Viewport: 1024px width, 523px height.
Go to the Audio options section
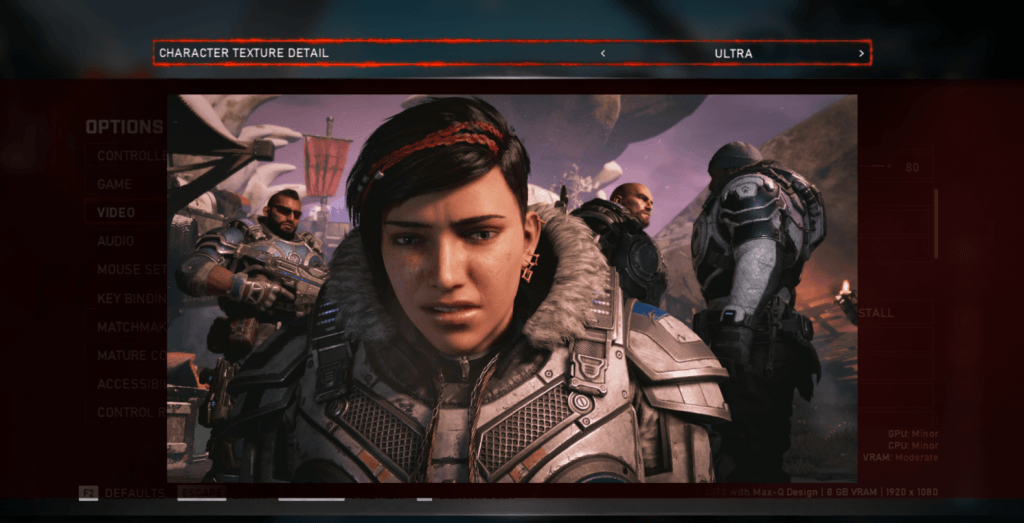(x=117, y=242)
